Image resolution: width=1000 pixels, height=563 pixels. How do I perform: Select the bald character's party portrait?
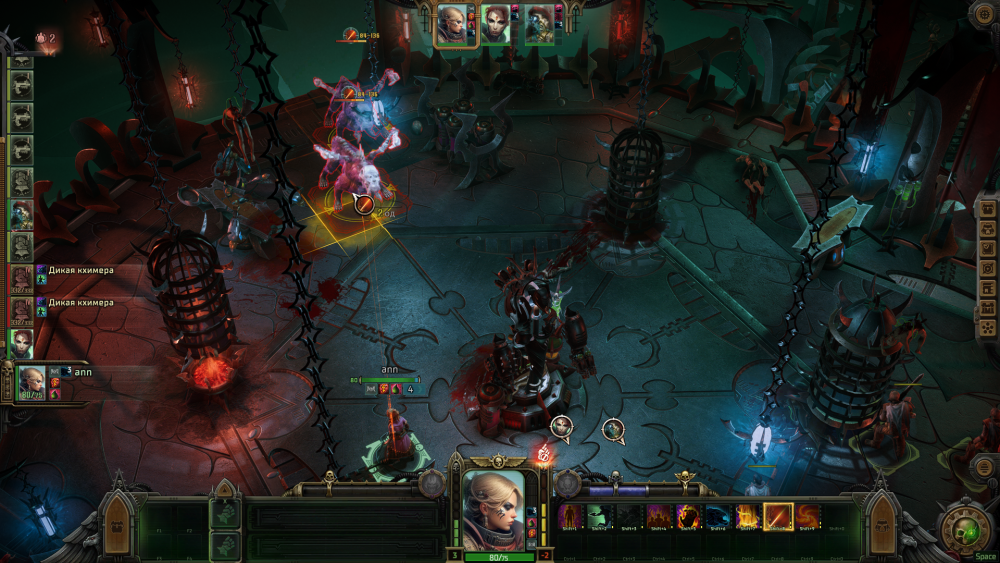pyautogui.click(x=451, y=24)
